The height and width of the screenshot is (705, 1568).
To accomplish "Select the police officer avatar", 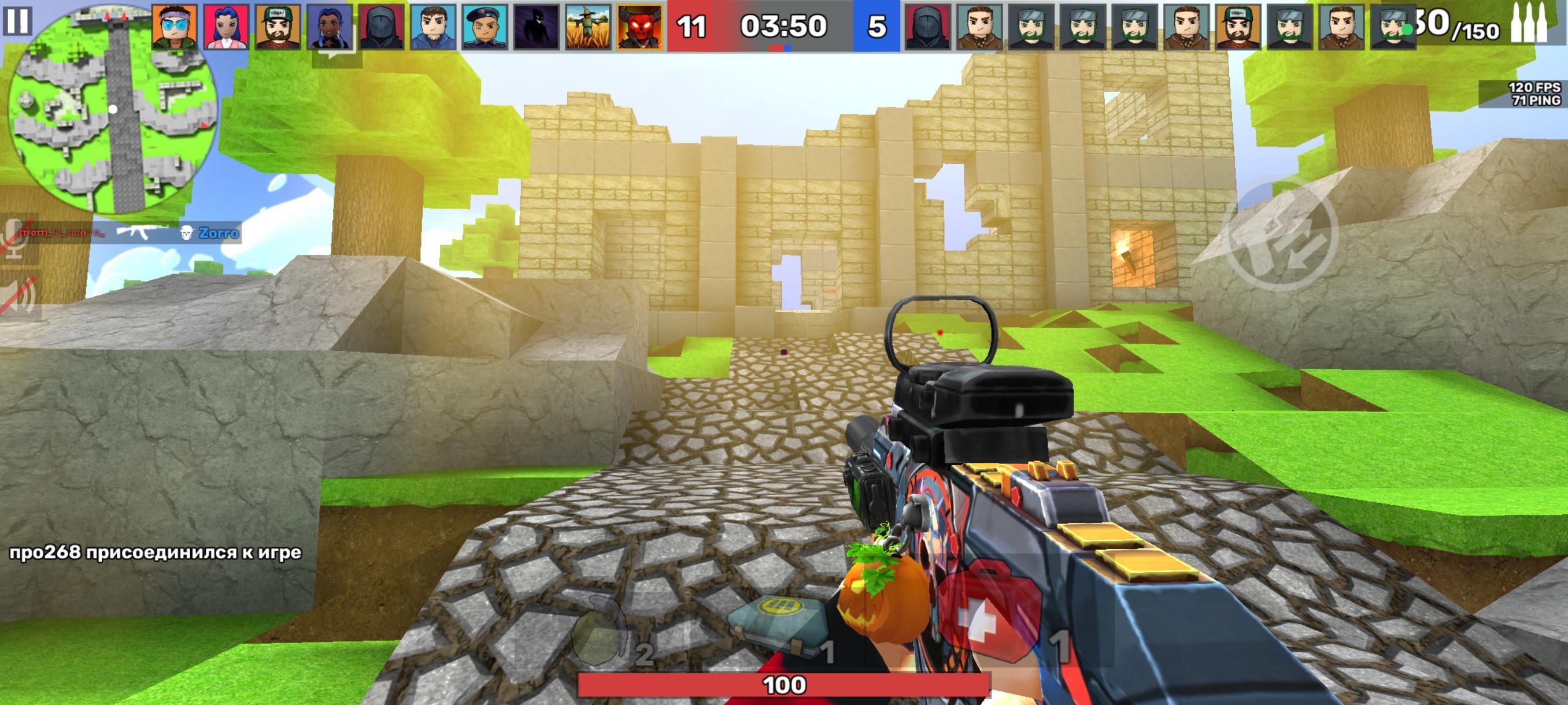I will point(485,27).
